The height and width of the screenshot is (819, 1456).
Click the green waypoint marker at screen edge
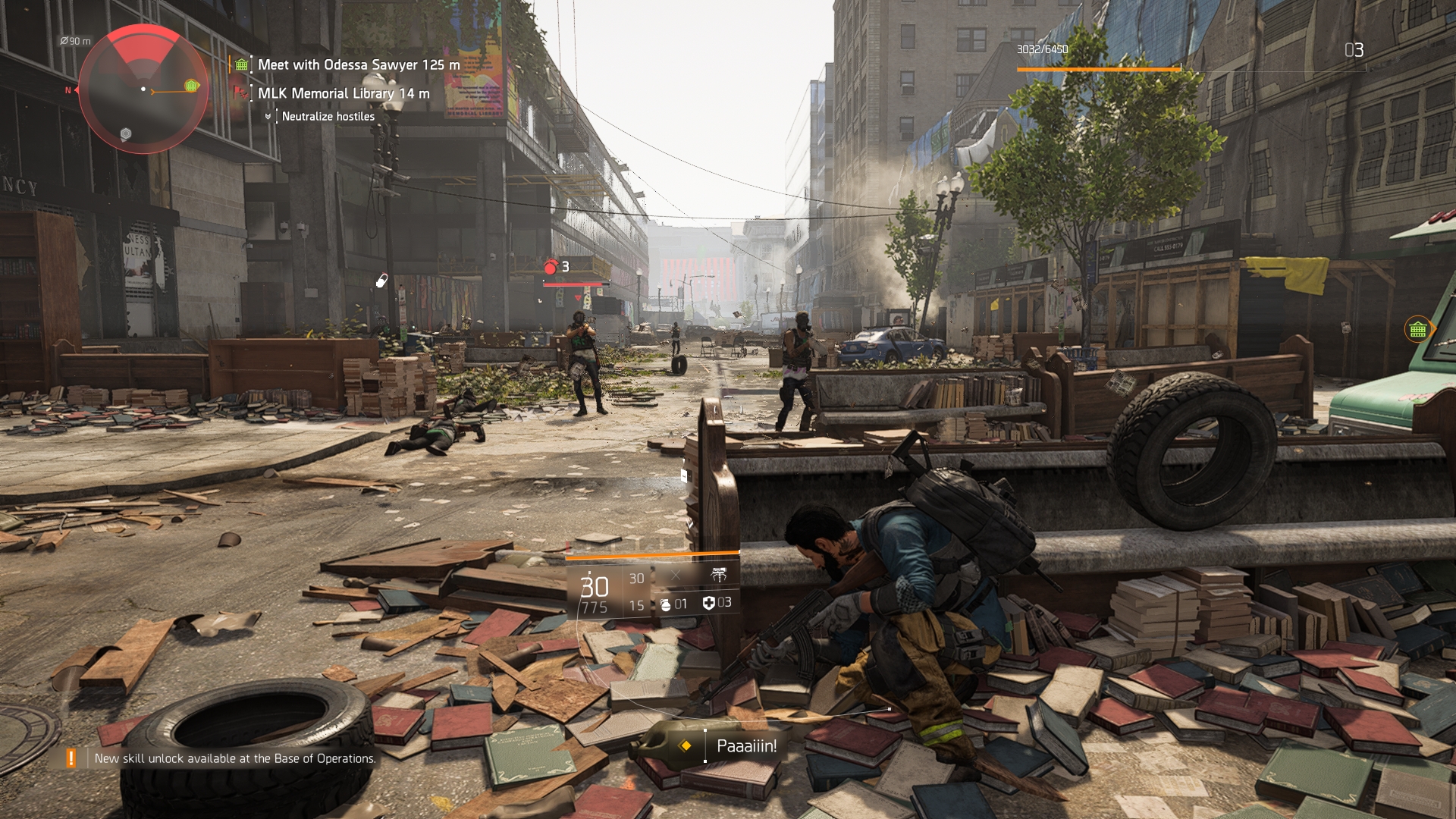click(1417, 329)
